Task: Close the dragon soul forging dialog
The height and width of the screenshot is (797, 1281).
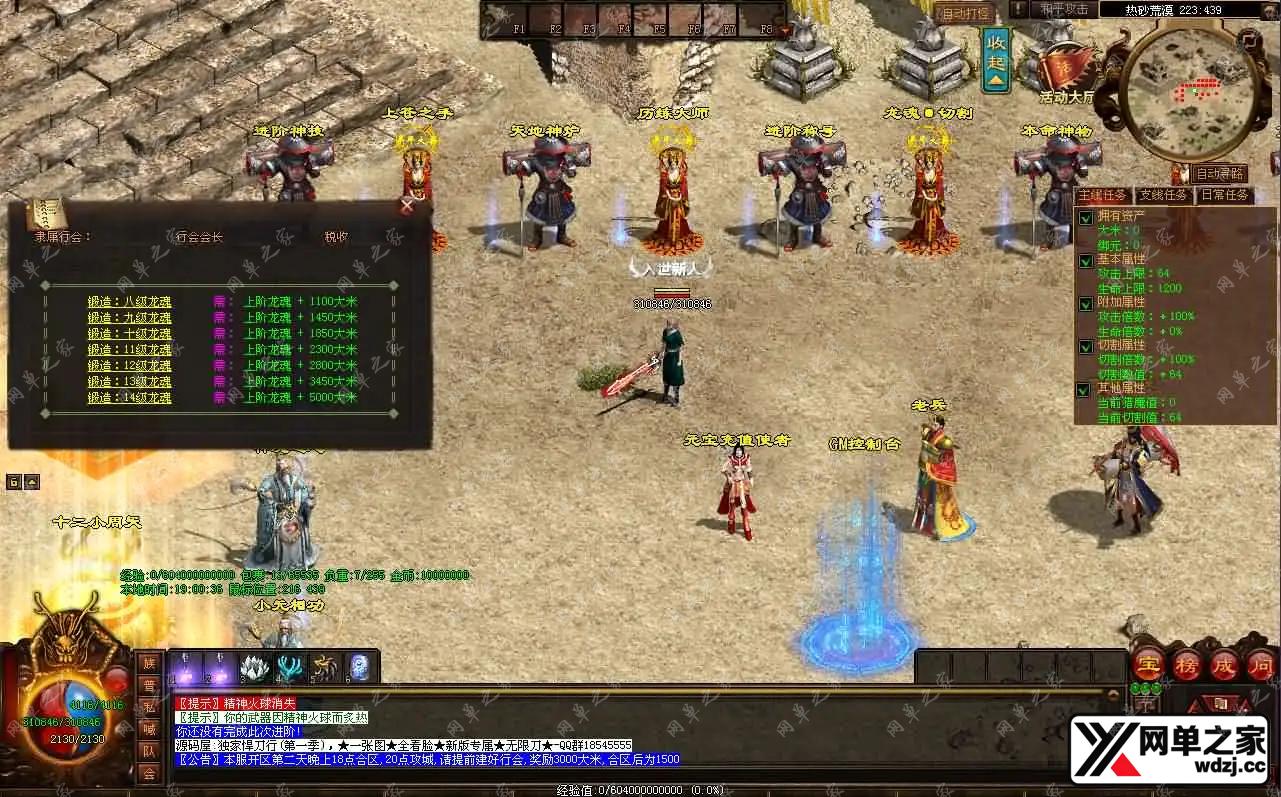Action: [x=407, y=206]
